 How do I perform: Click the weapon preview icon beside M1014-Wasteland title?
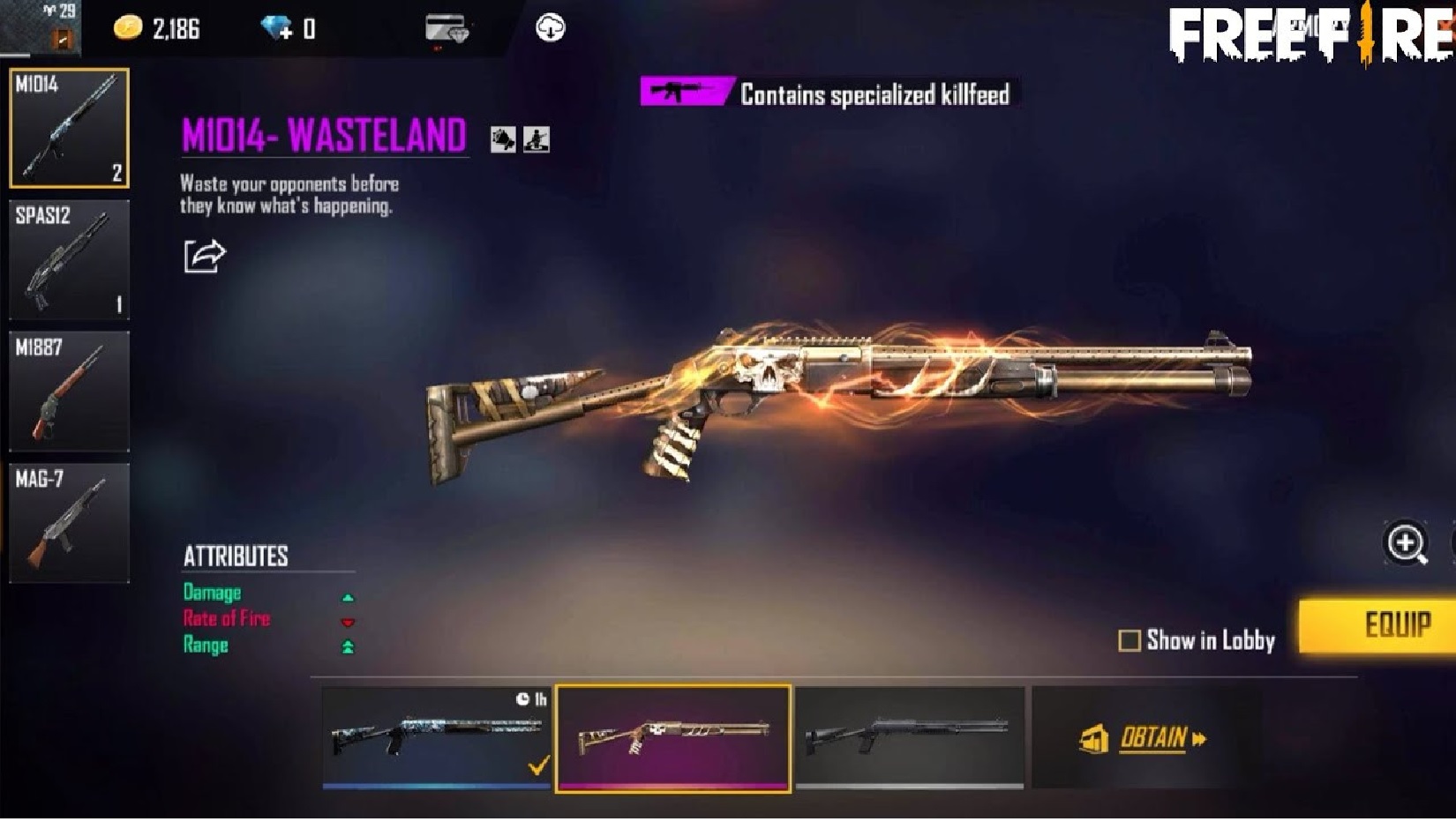pyautogui.click(x=503, y=139)
